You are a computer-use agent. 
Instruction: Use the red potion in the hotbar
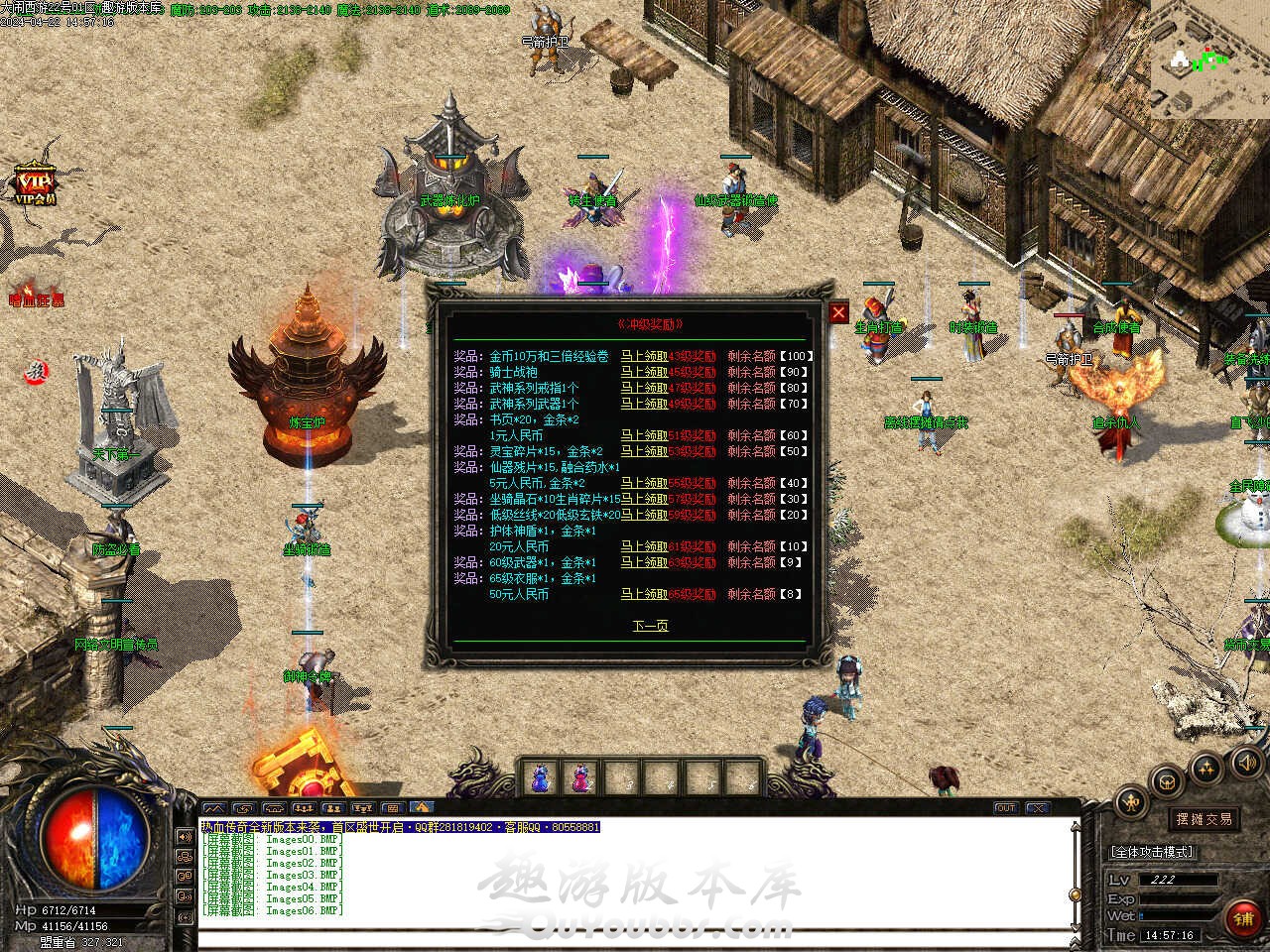[x=579, y=779]
